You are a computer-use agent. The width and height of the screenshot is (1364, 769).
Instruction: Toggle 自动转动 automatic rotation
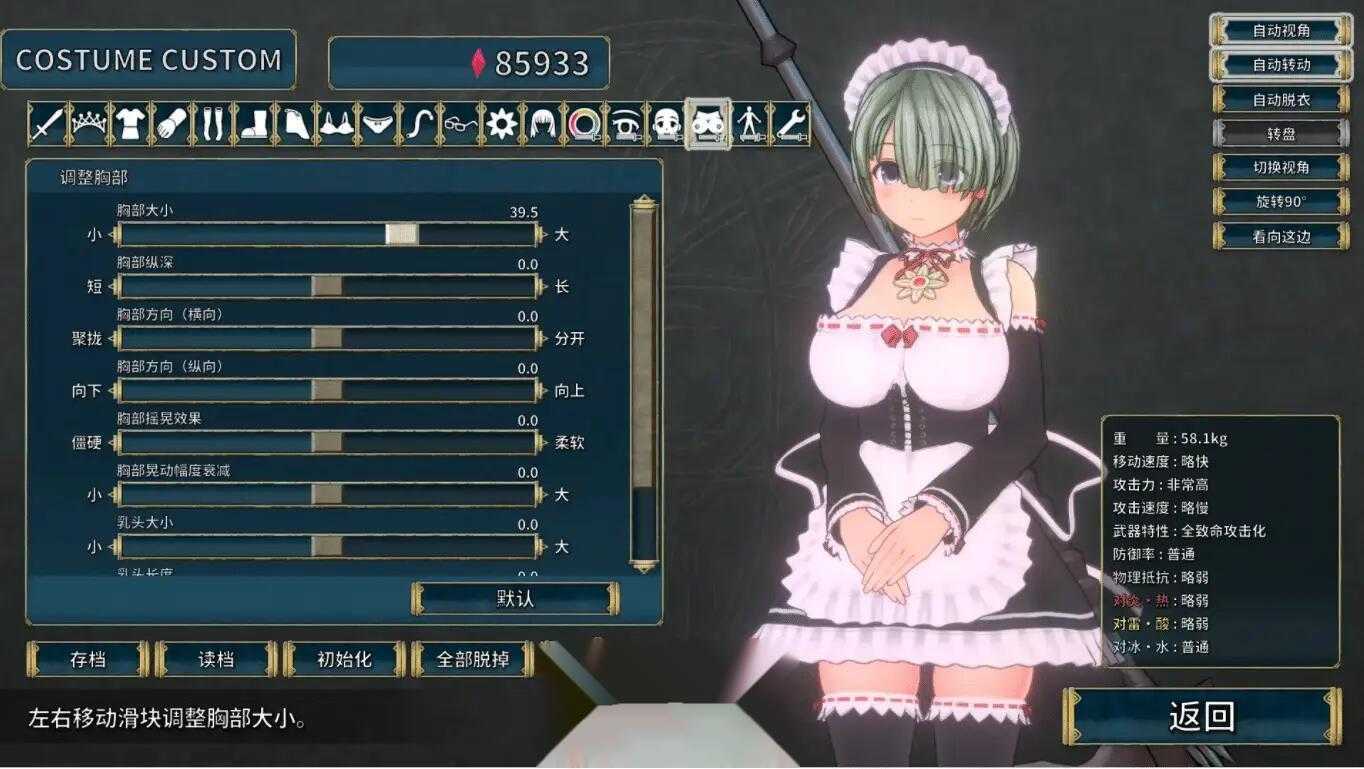(1280, 64)
